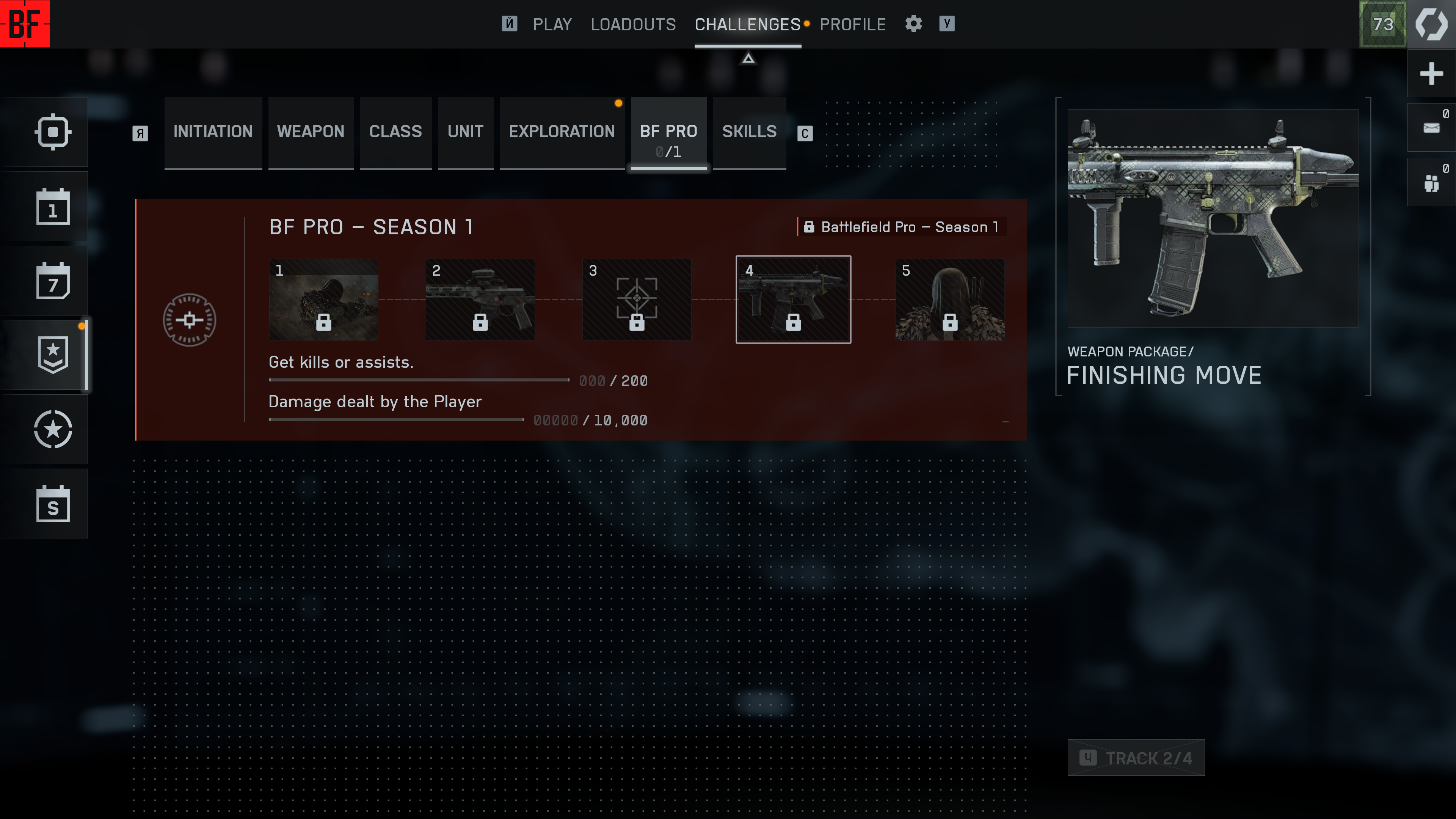Open the daily challenges calendar icon
1456x819 pixels.
coord(53,207)
